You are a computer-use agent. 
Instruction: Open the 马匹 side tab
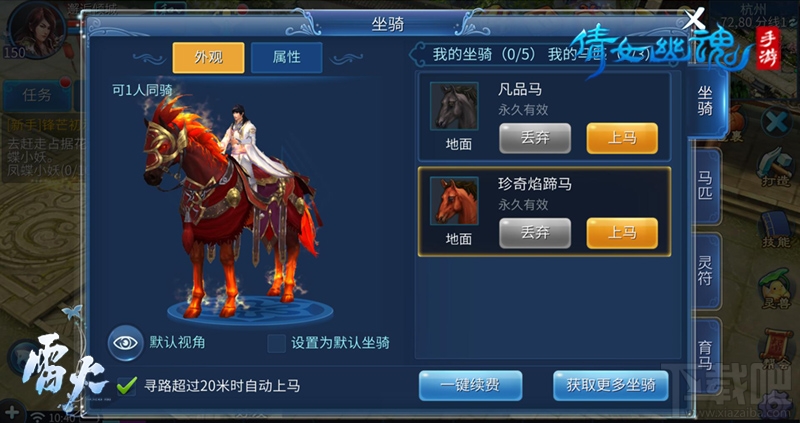[x=705, y=185]
